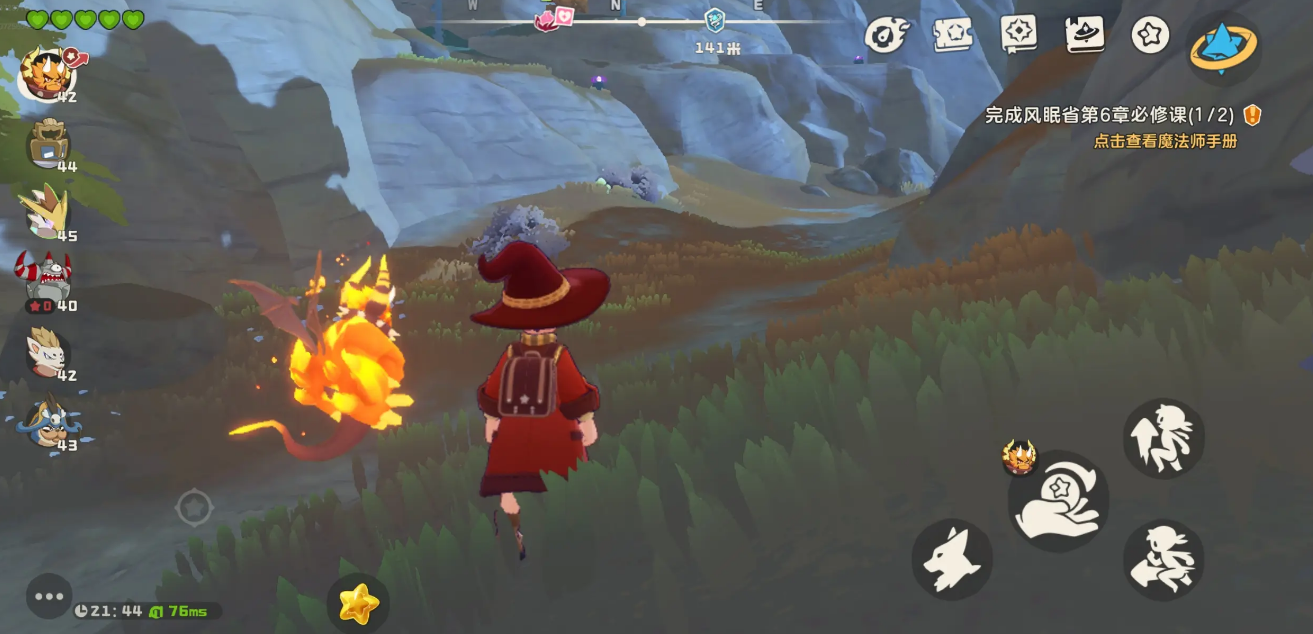1313x634 pixels.
Task: Choose the level 45 yellow spiky pet
Action: point(47,213)
